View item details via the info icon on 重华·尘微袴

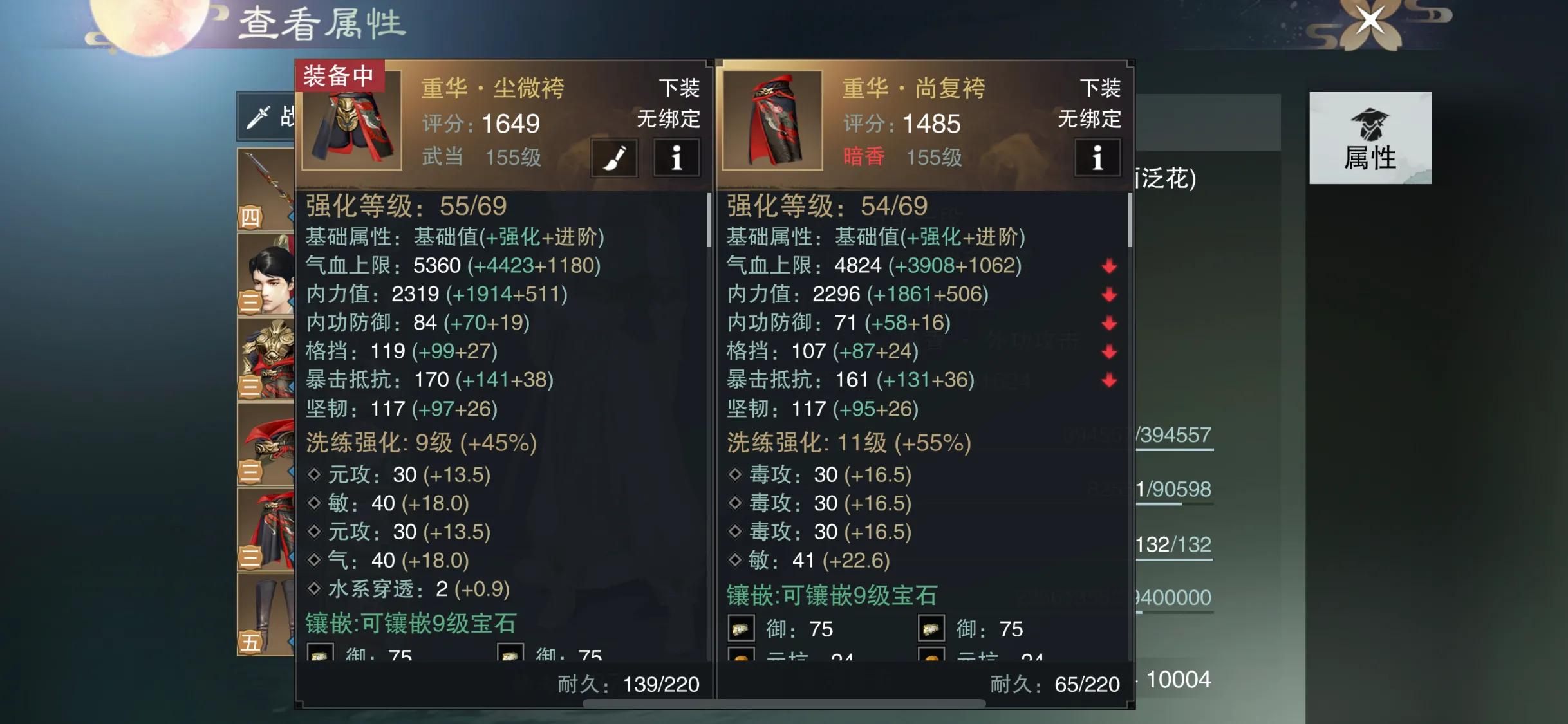tap(677, 158)
